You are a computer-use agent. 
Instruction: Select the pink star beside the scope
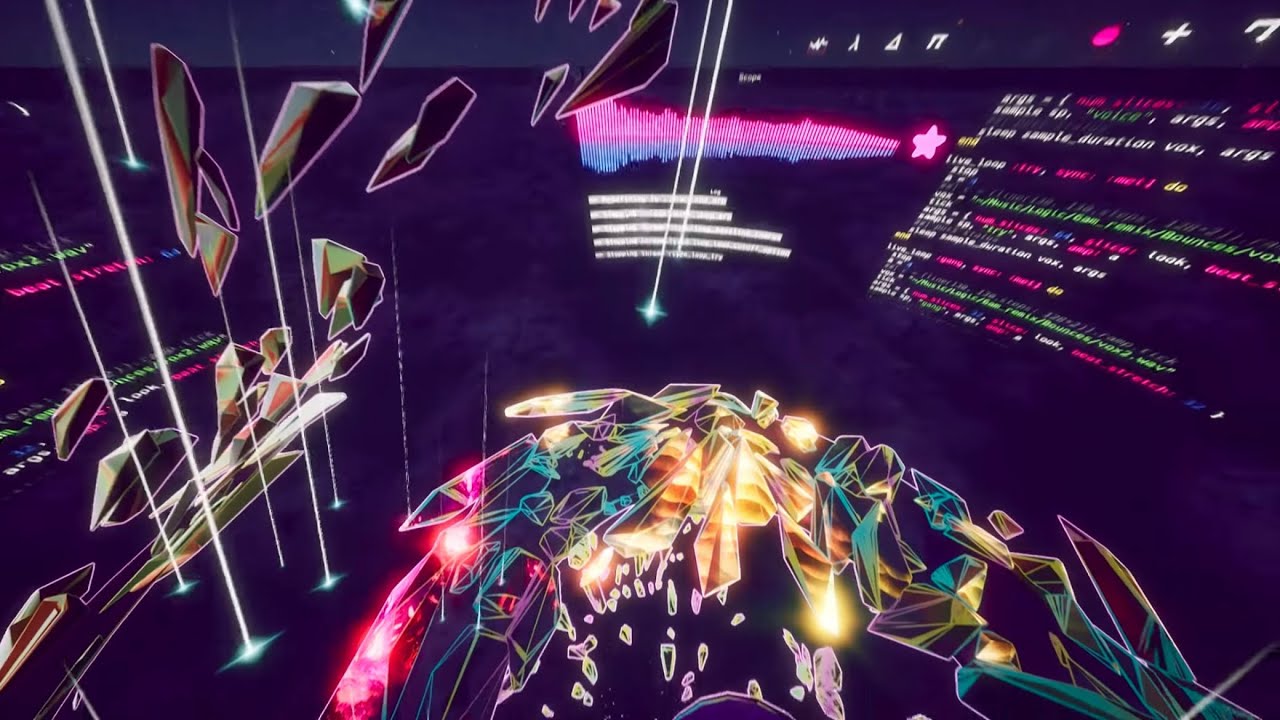pos(928,143)
